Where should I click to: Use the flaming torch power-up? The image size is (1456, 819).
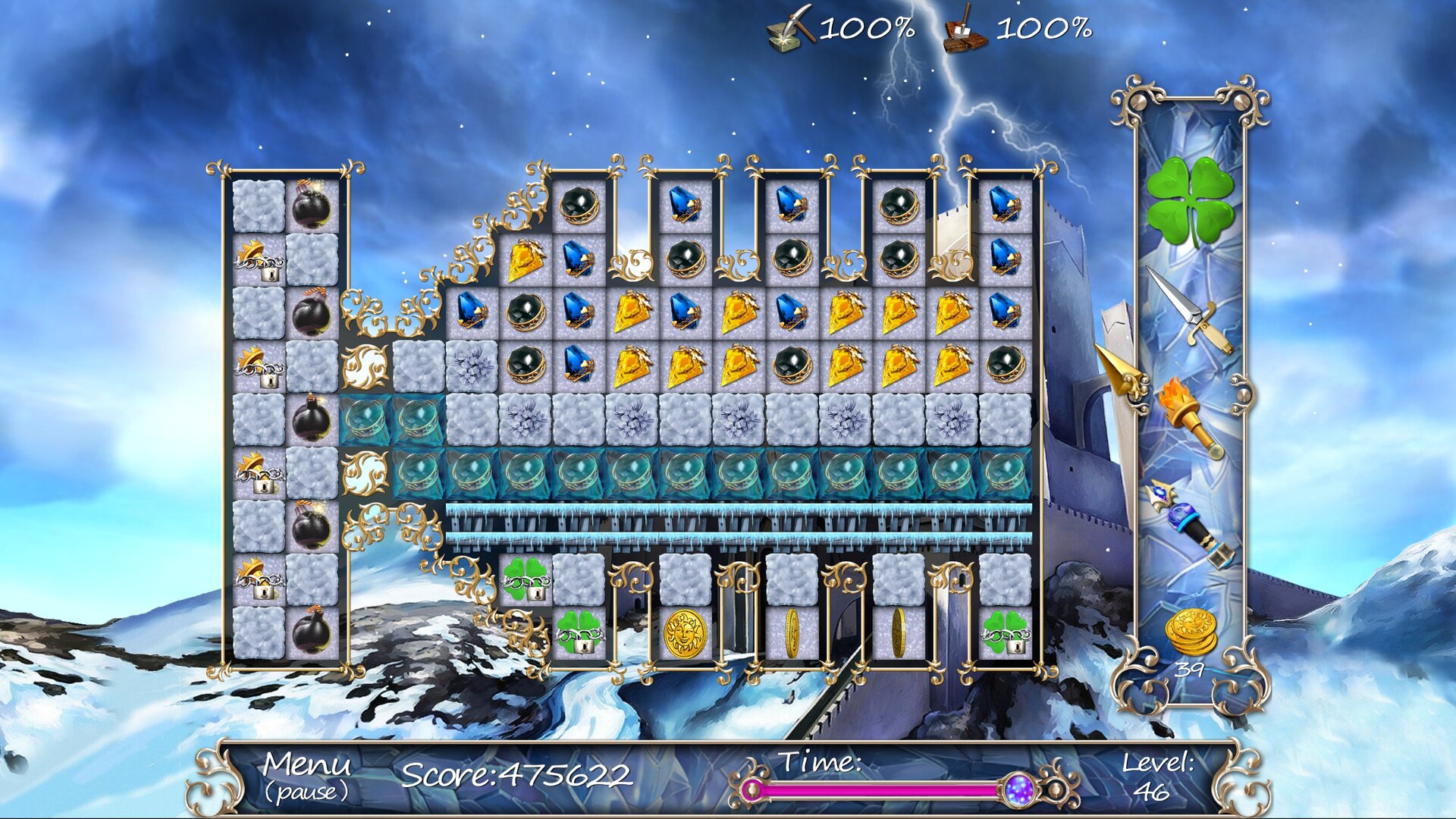1188,417
